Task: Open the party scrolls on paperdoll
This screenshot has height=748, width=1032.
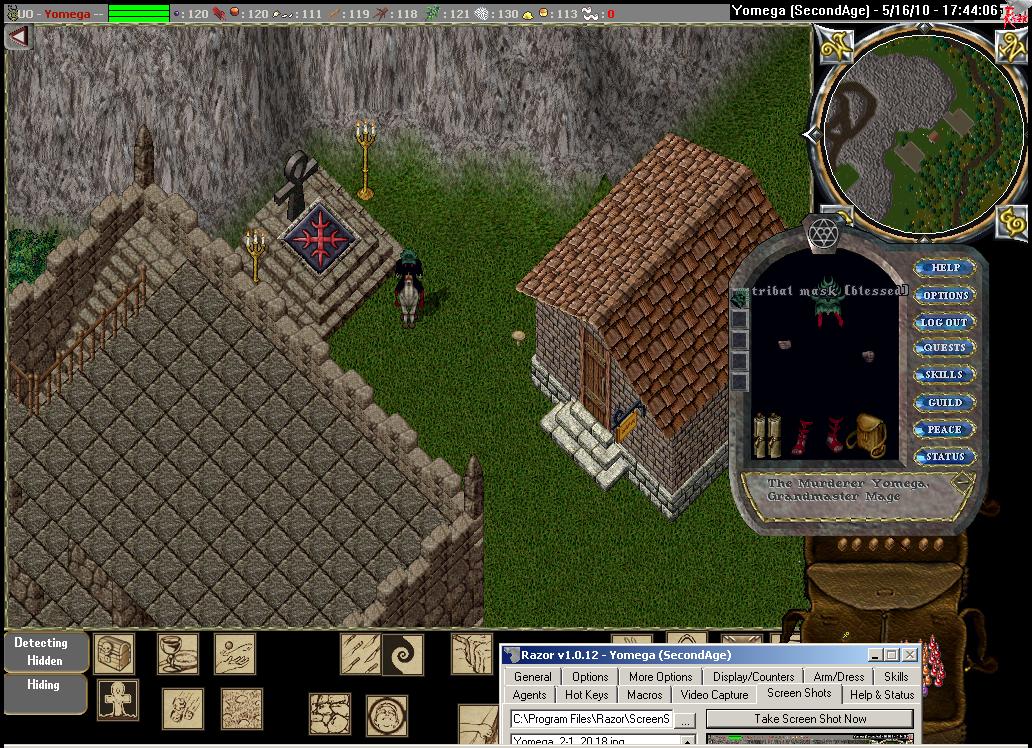Action: coord(767,435)
